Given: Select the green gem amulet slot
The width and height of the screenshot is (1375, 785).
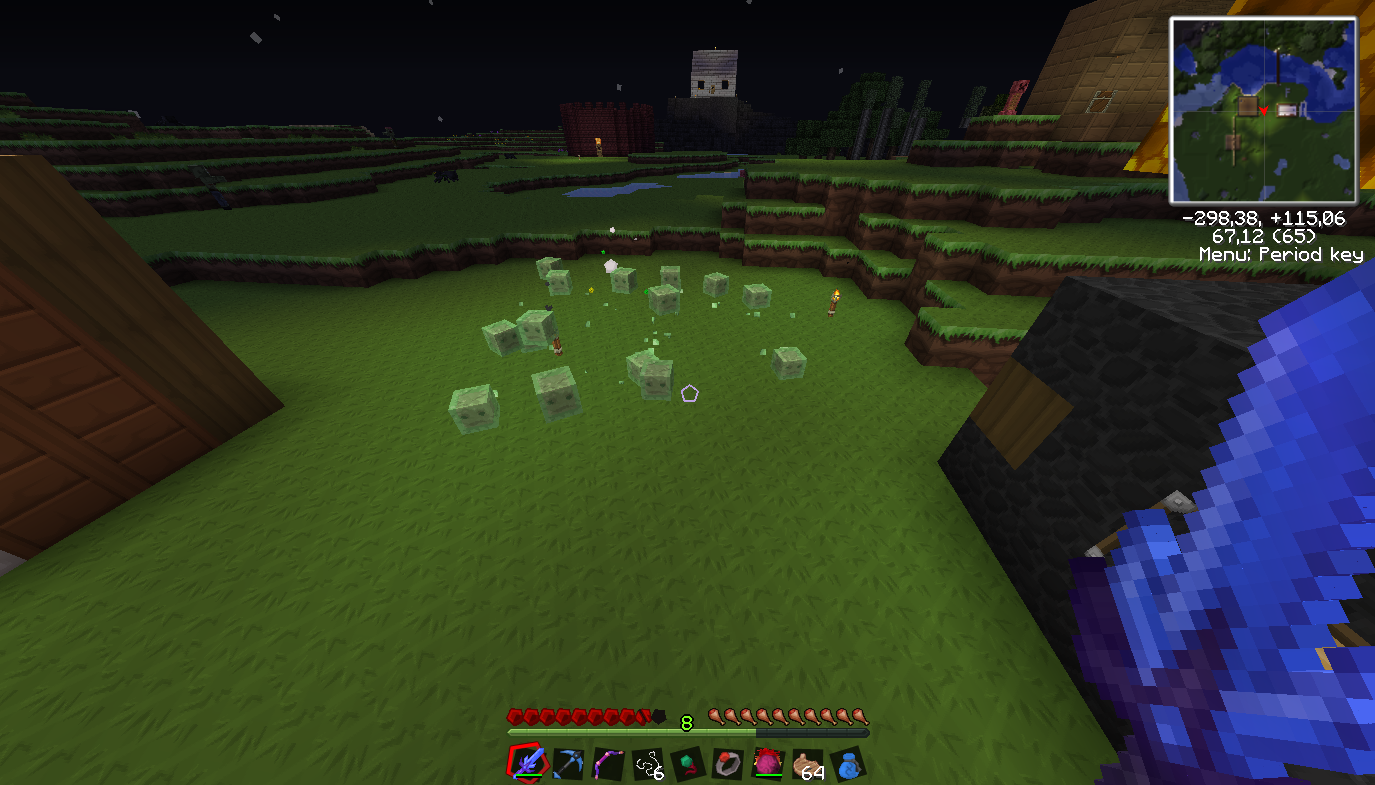Looking at the screenshot, I should (x=688, y=765).
